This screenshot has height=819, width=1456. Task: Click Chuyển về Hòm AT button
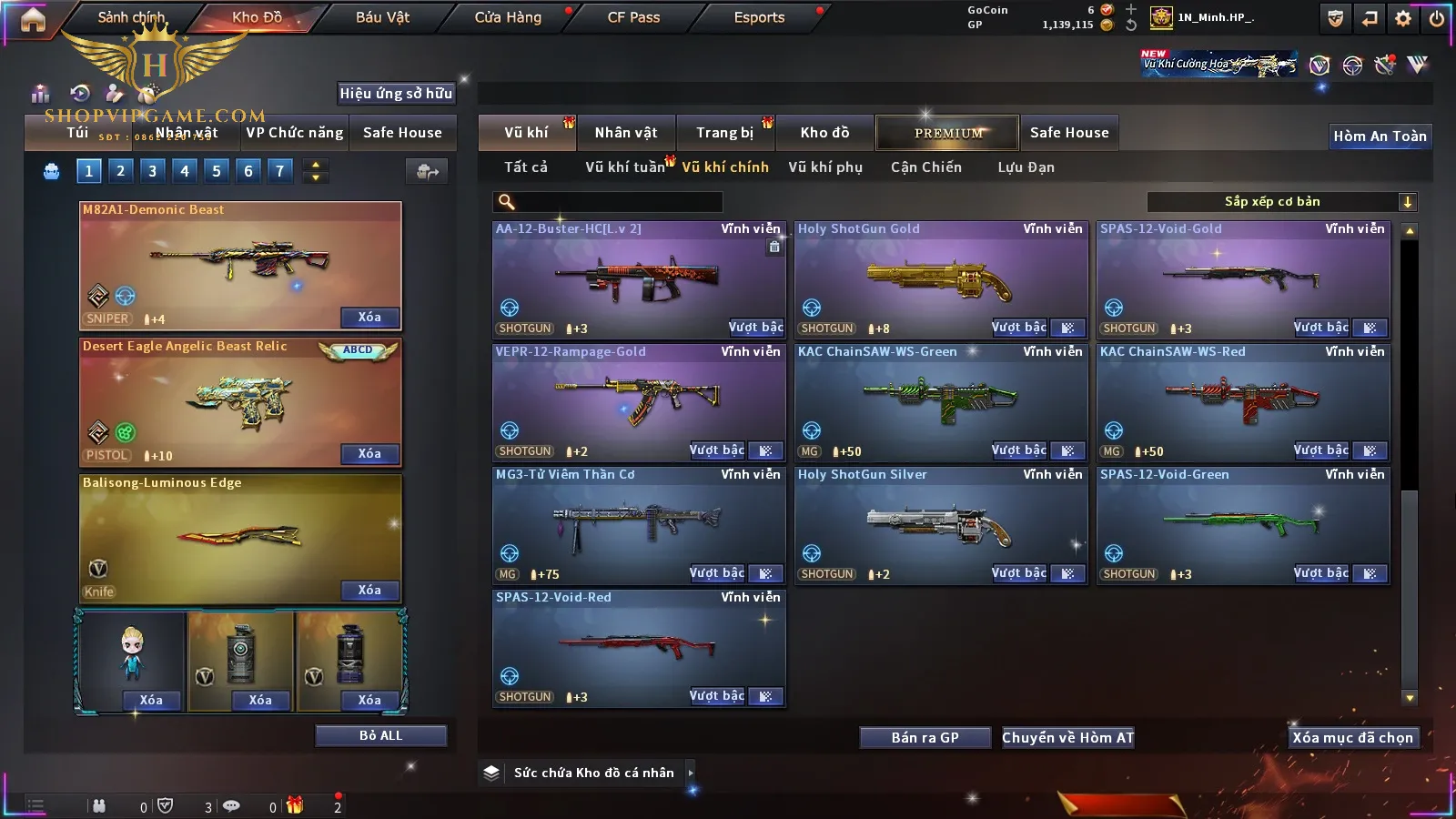1067,738
